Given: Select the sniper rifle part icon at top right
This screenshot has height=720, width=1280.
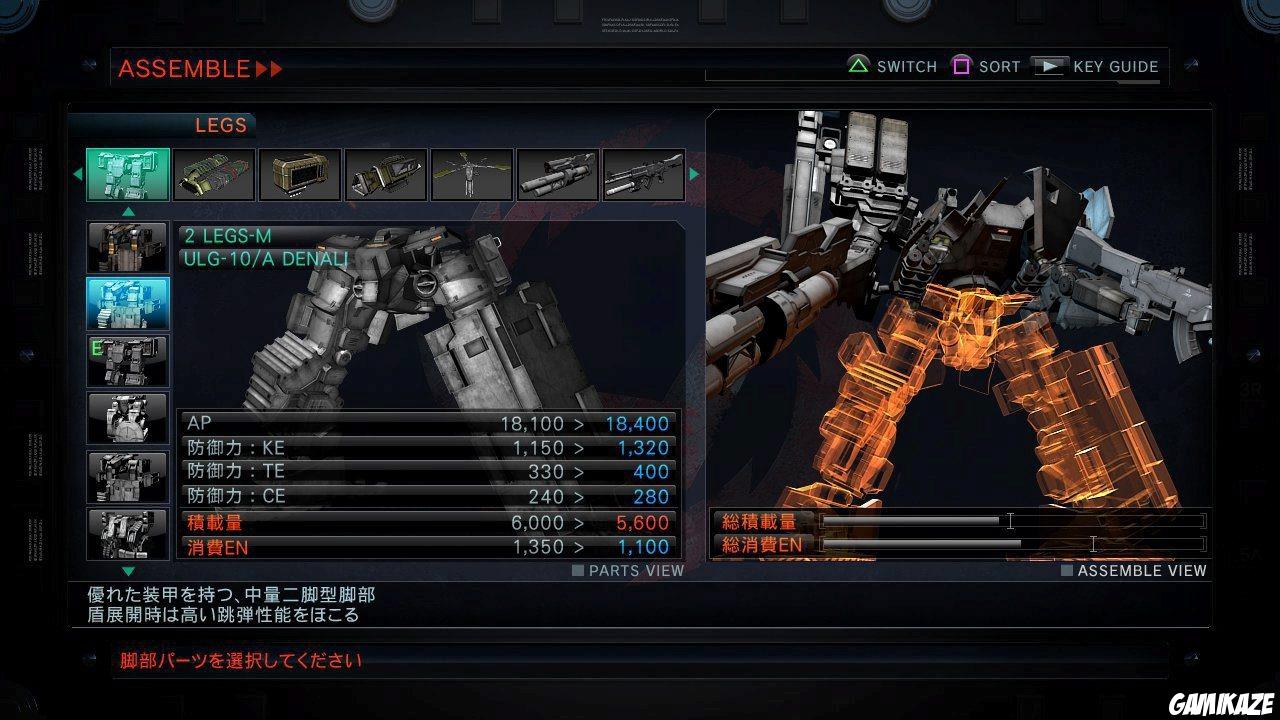Looking at the screenshot, I should tap(641, 174).
